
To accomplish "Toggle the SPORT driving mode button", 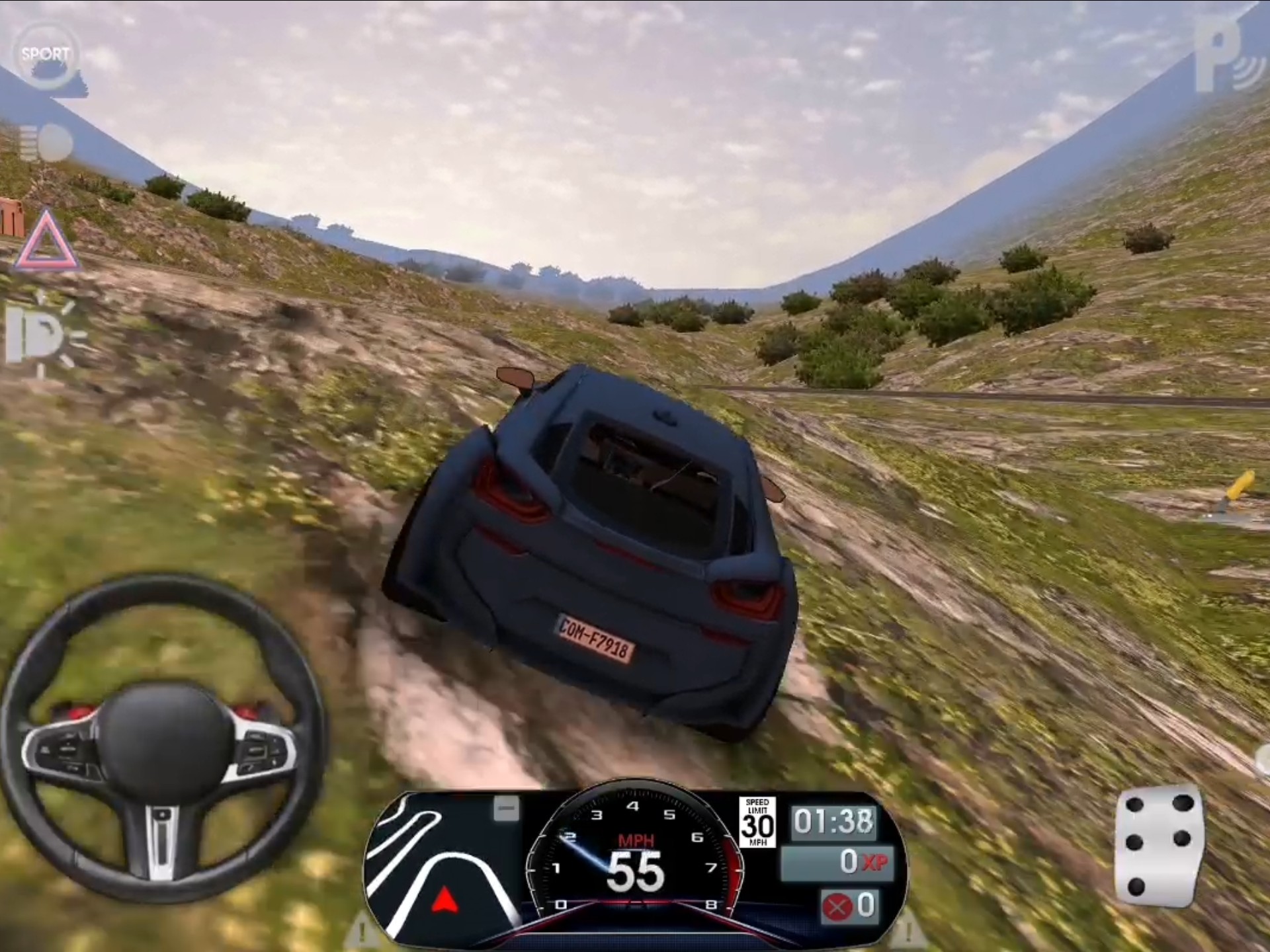I will click(x=45, y=54).
